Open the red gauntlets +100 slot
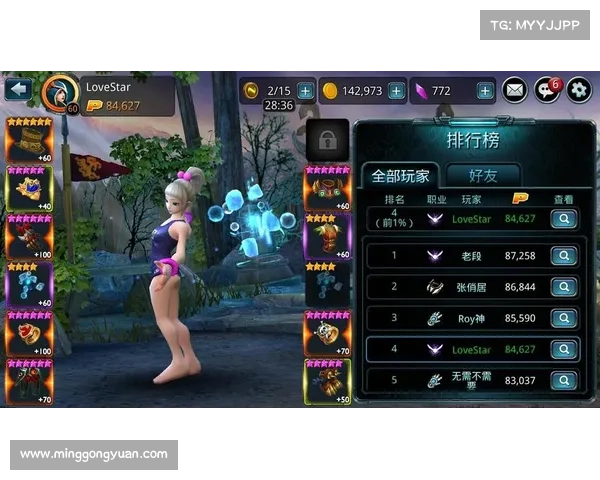600x480 pixels. click(29, 237)
